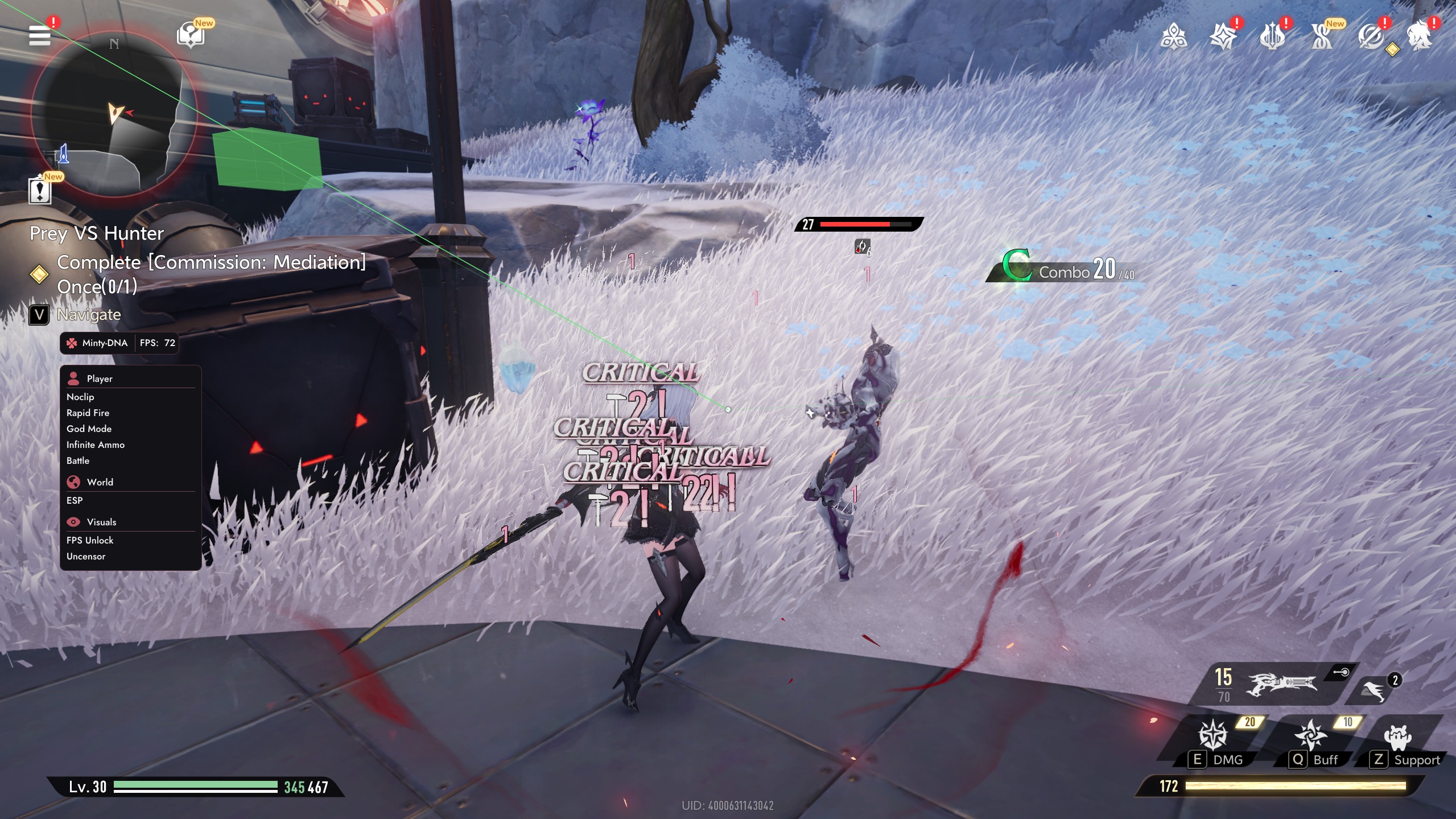This screenshot has width=1456, height=819.
Task: Toggle Infinite Ammo option
Action: coord(95,445)
